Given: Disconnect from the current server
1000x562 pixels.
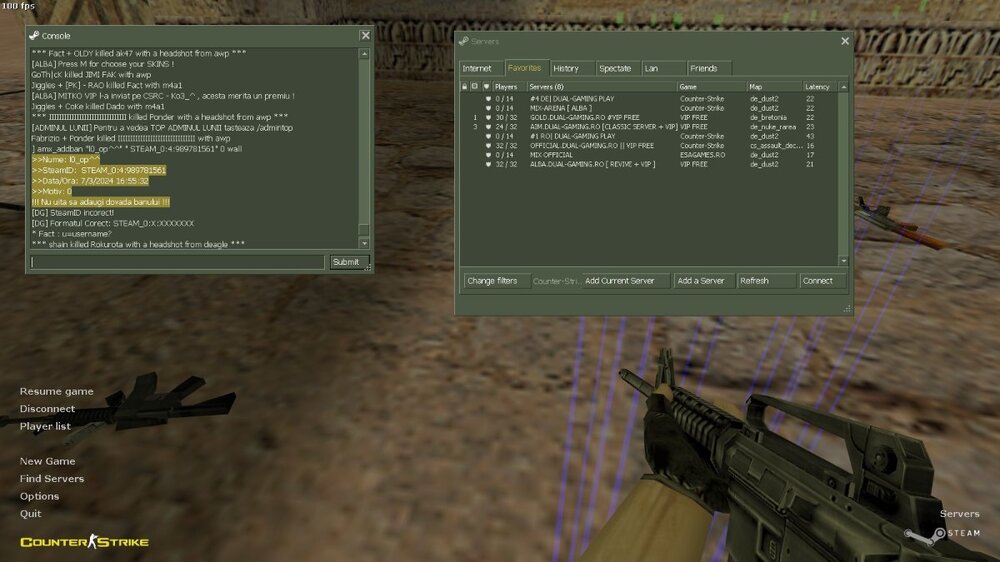Looking at the screenshot, I should (47, 408).
